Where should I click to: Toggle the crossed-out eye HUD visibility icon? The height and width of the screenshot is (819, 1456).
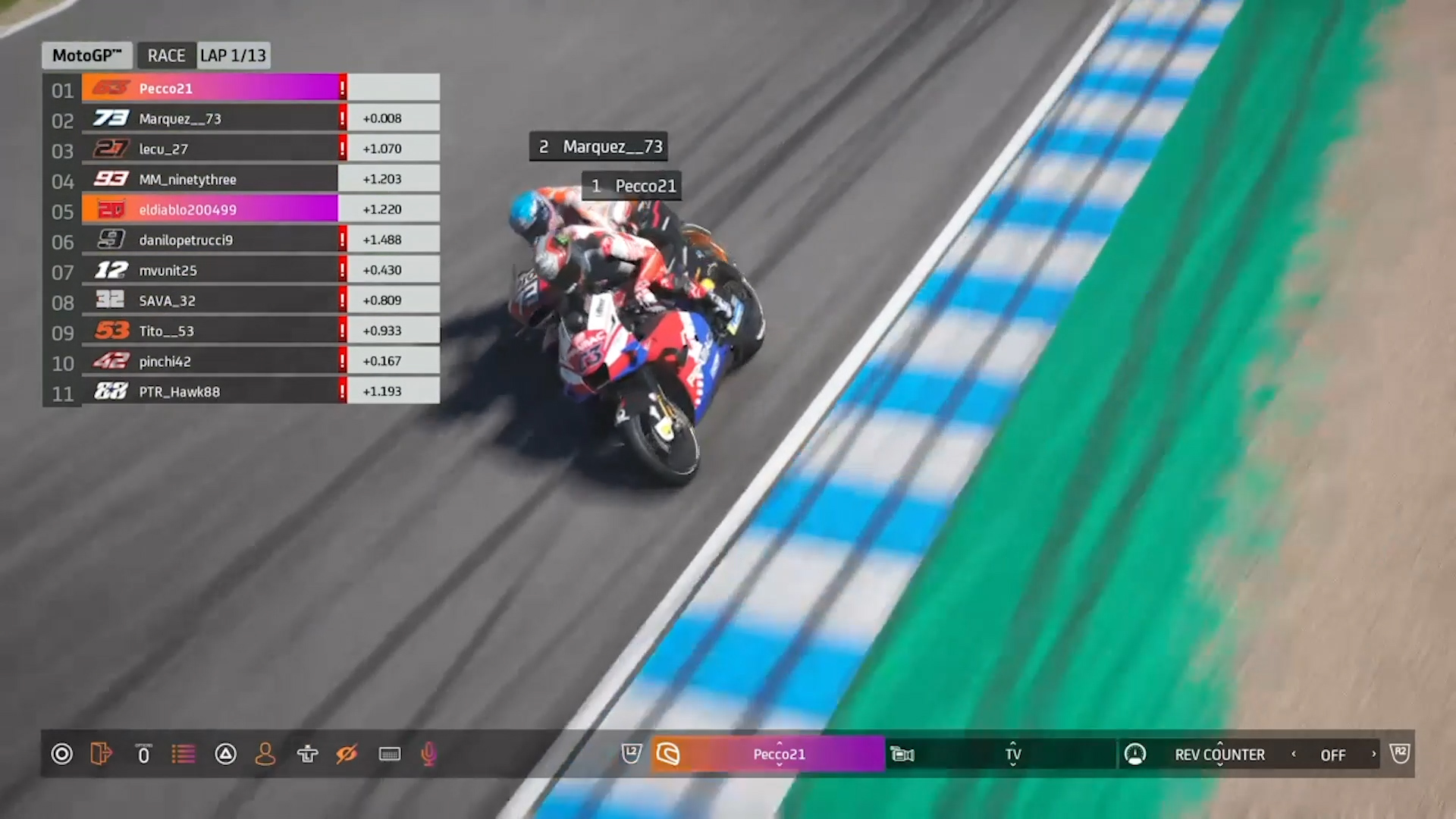tap(347, 754)
